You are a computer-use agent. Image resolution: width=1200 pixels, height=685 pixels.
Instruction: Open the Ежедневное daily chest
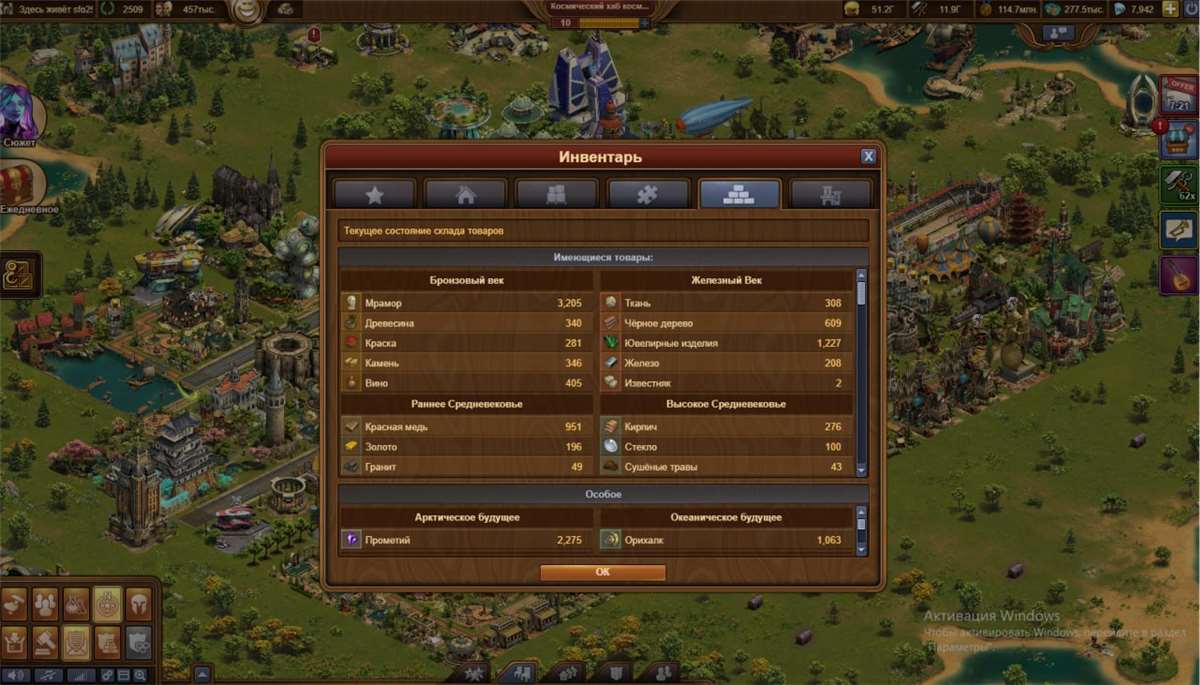point(19,186)
